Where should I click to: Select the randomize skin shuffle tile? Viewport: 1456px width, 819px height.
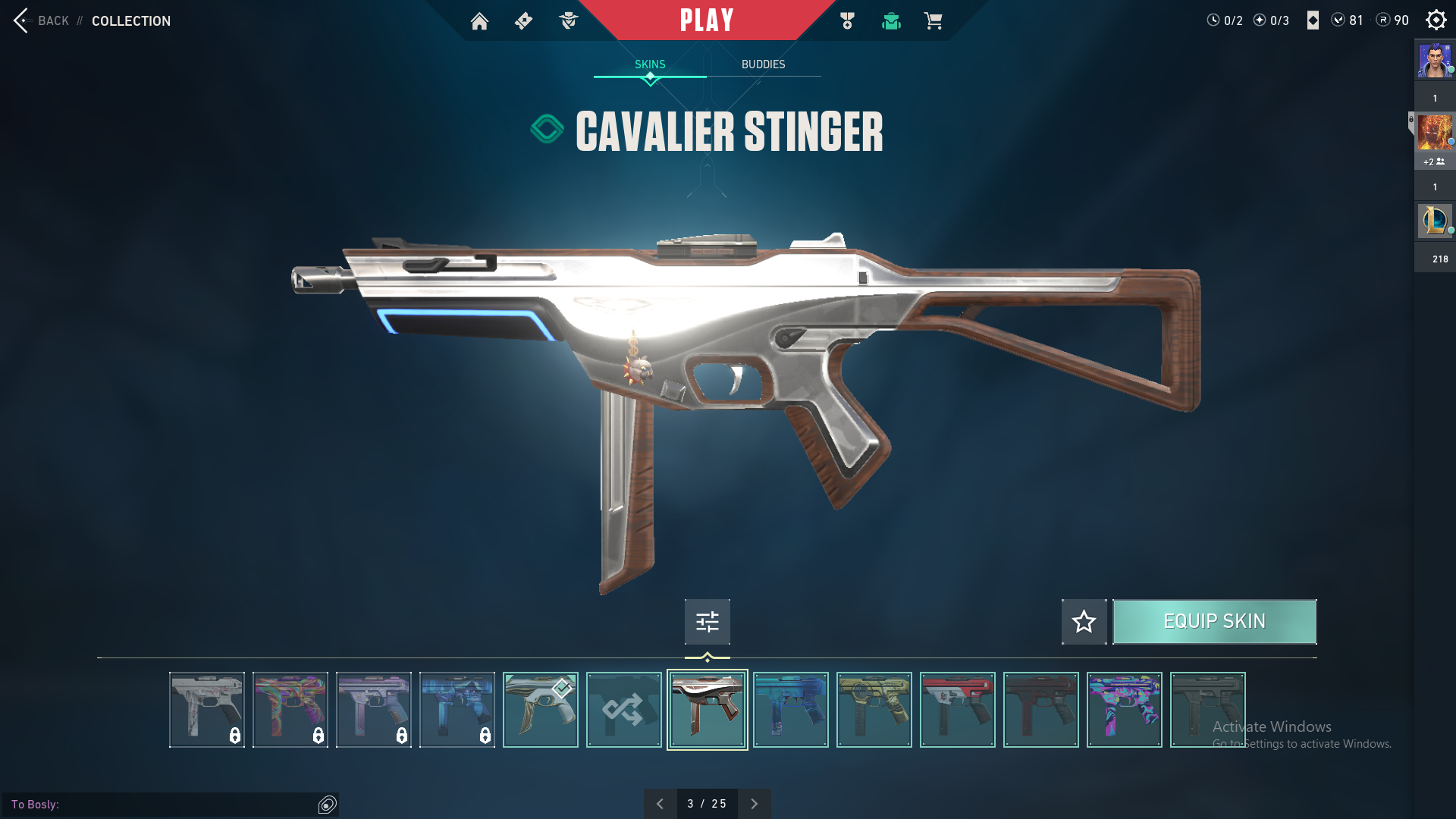[x=623, y=710]
